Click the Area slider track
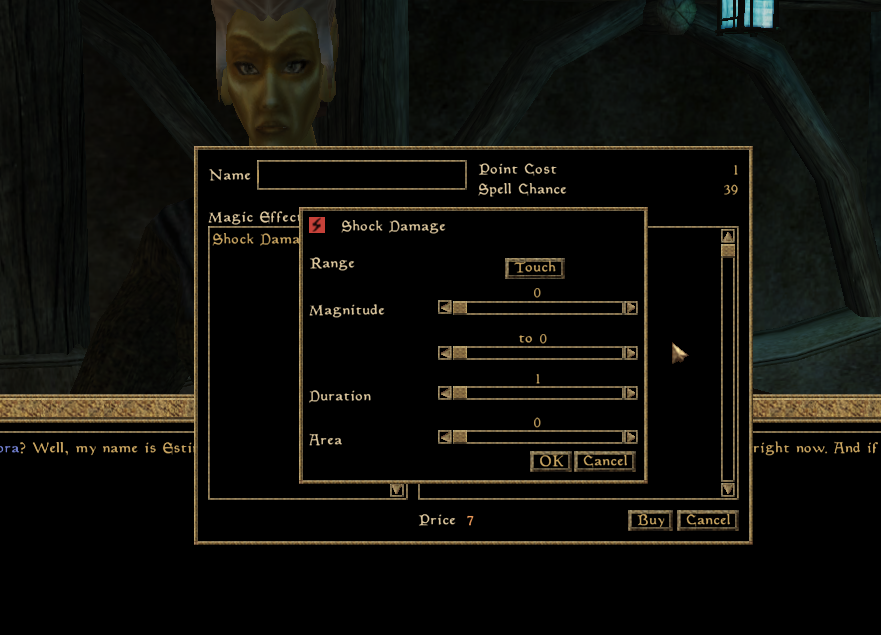The image size is (881, 635). click(x=540, y=437)
